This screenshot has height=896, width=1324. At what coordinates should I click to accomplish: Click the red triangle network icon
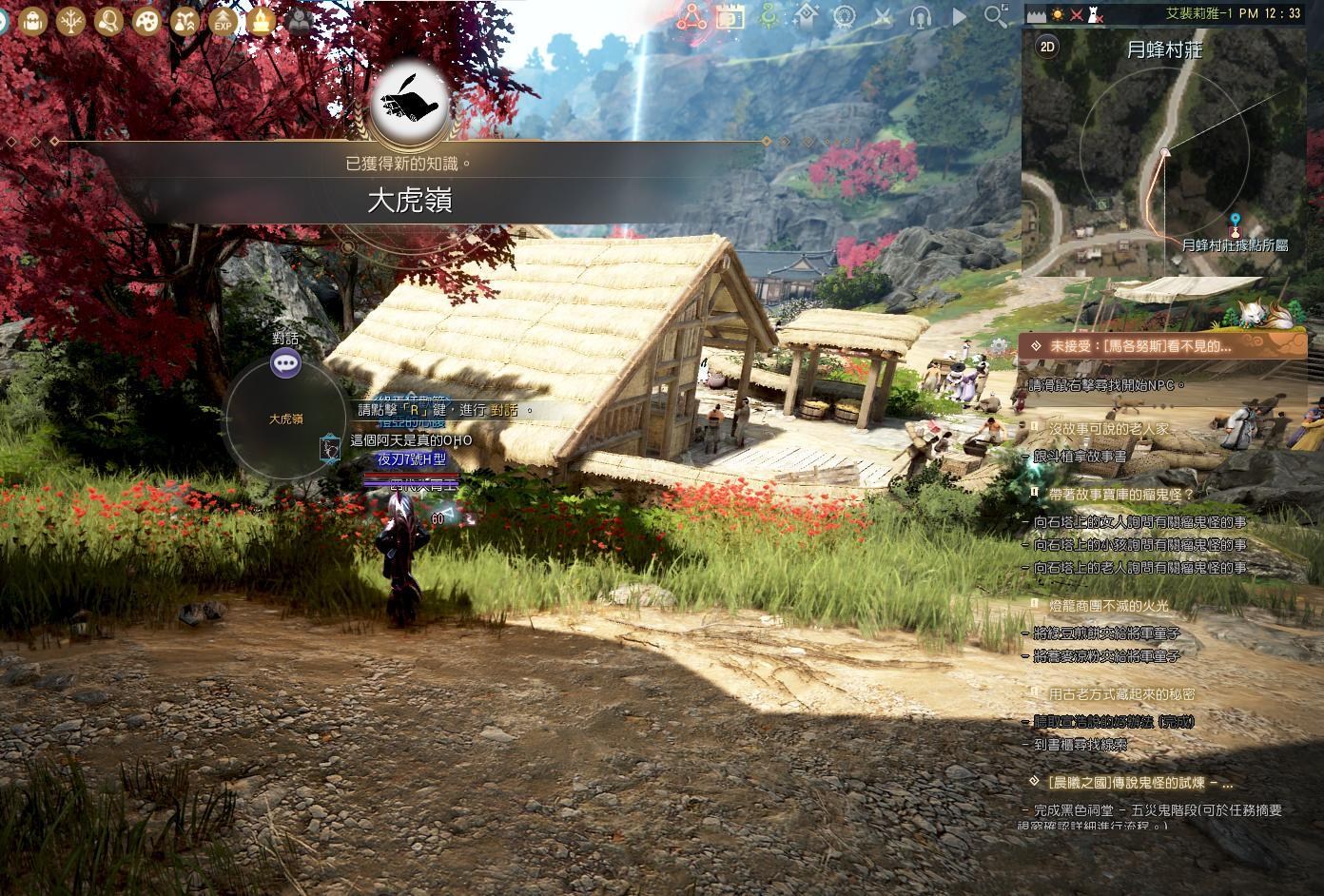coord(691,16)
